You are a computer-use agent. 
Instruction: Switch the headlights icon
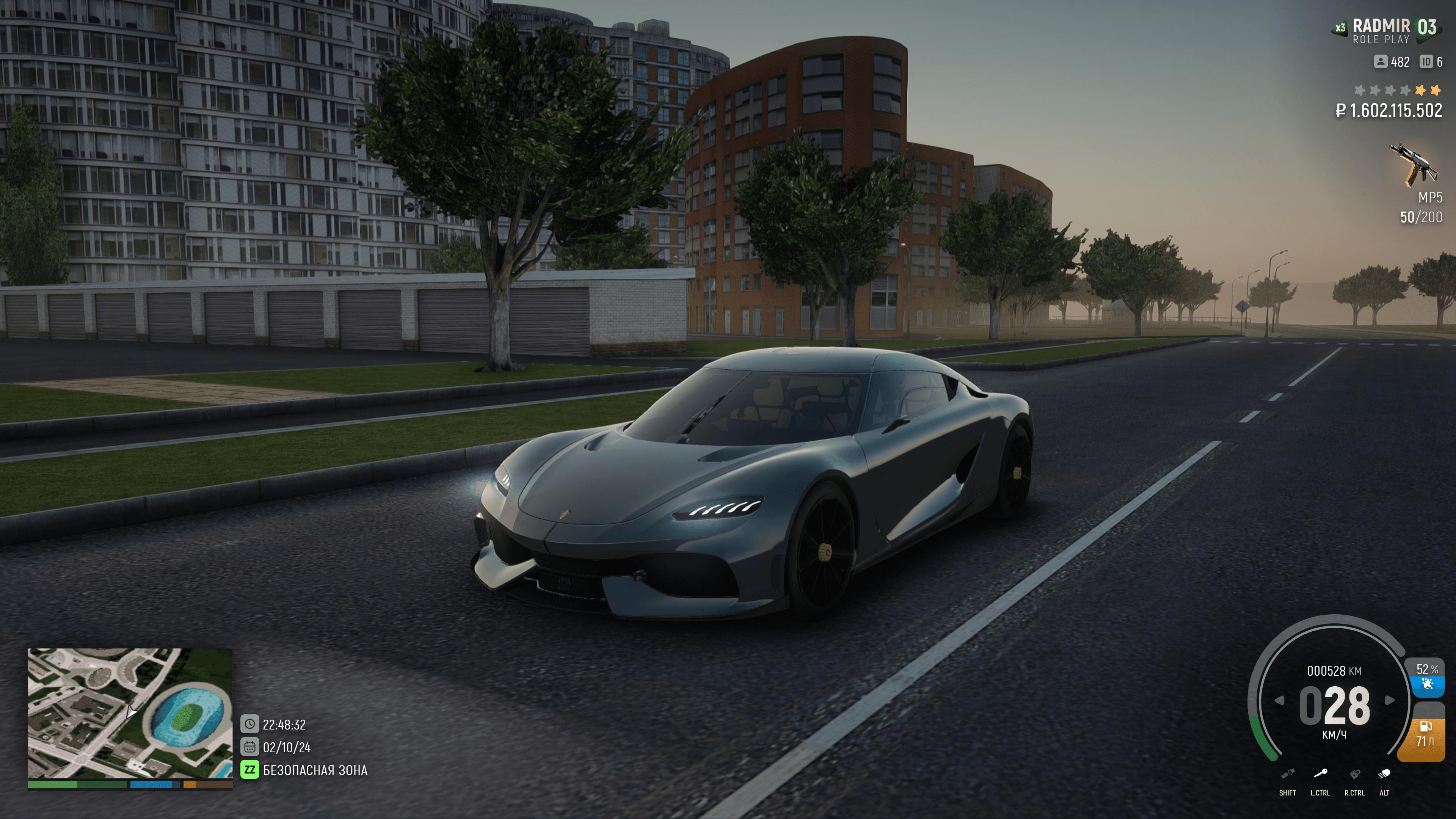[x=1384, y=774]
